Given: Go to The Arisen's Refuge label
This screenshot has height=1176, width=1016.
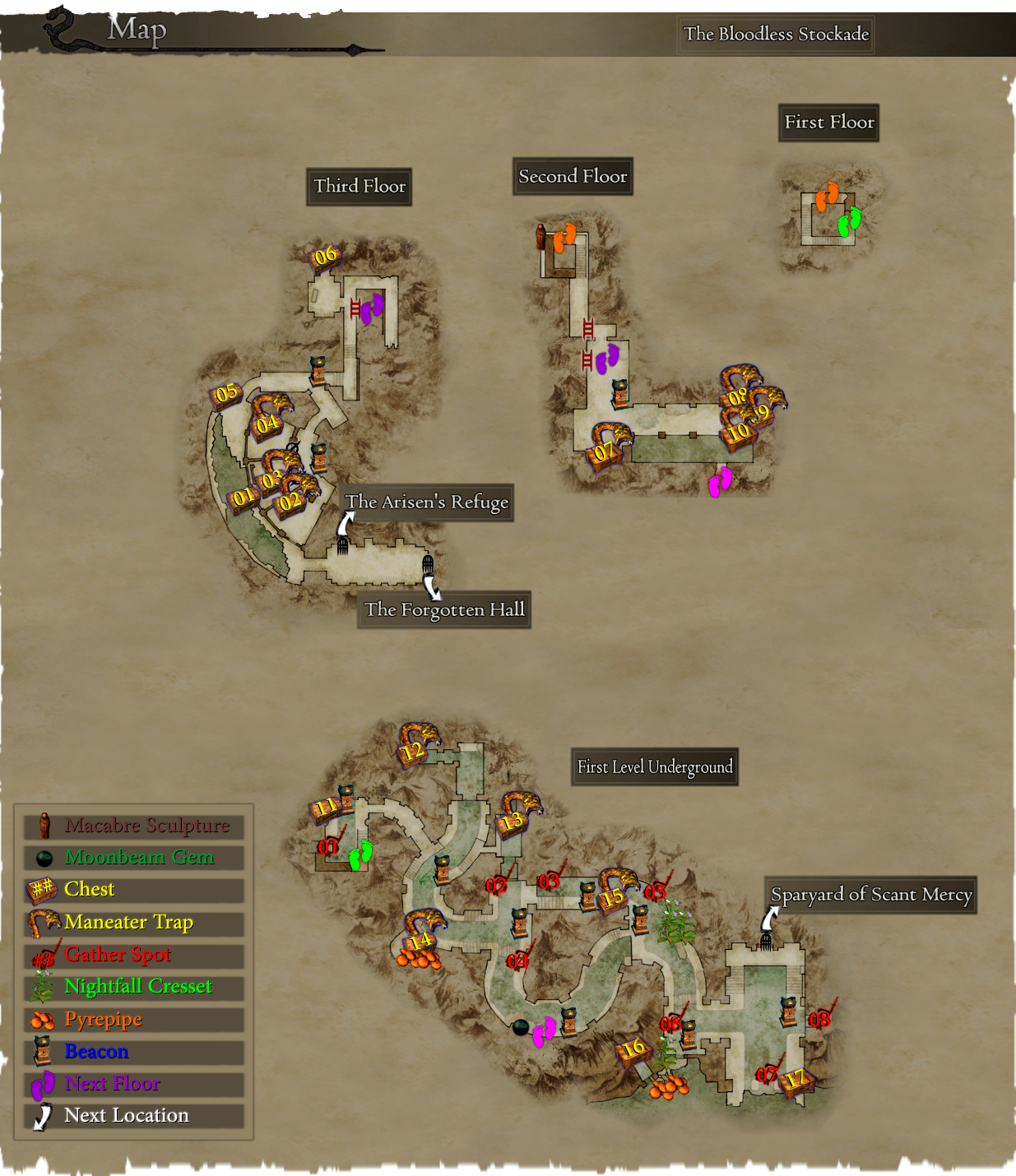Looking at the screenshot, I should (427, 502).
